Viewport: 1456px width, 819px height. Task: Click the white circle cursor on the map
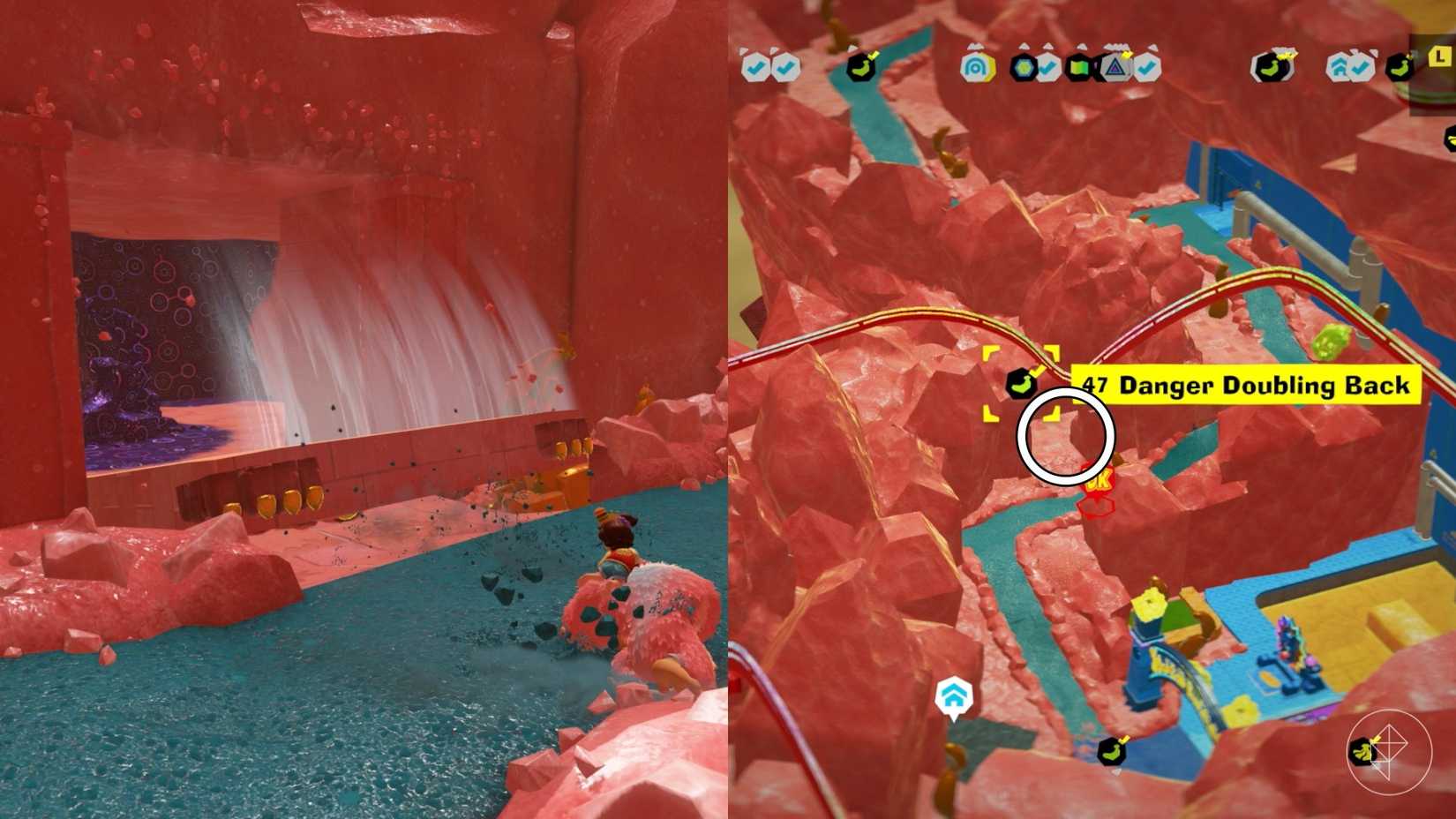pos(1067,434)
